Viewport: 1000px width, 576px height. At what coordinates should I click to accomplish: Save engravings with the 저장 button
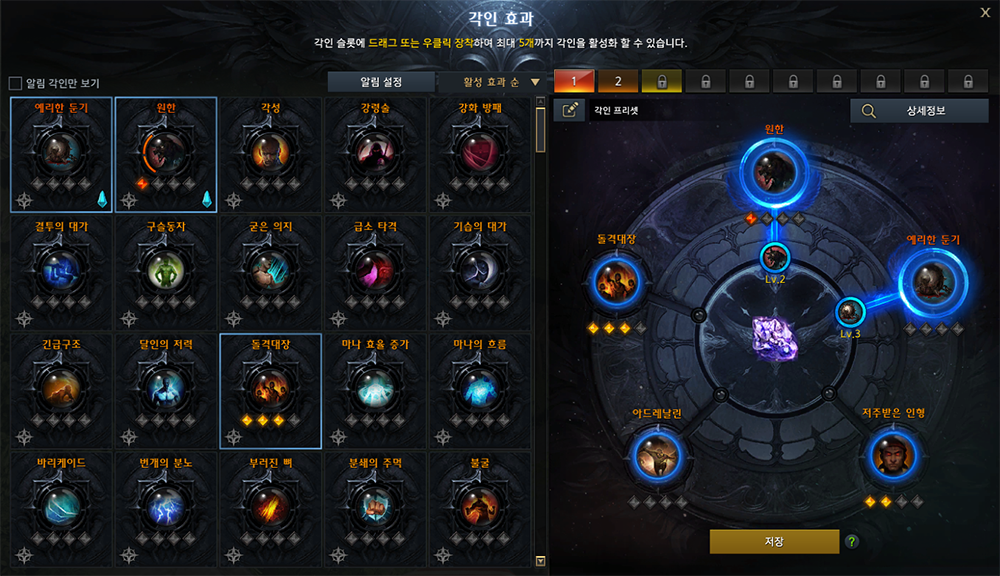774,542
